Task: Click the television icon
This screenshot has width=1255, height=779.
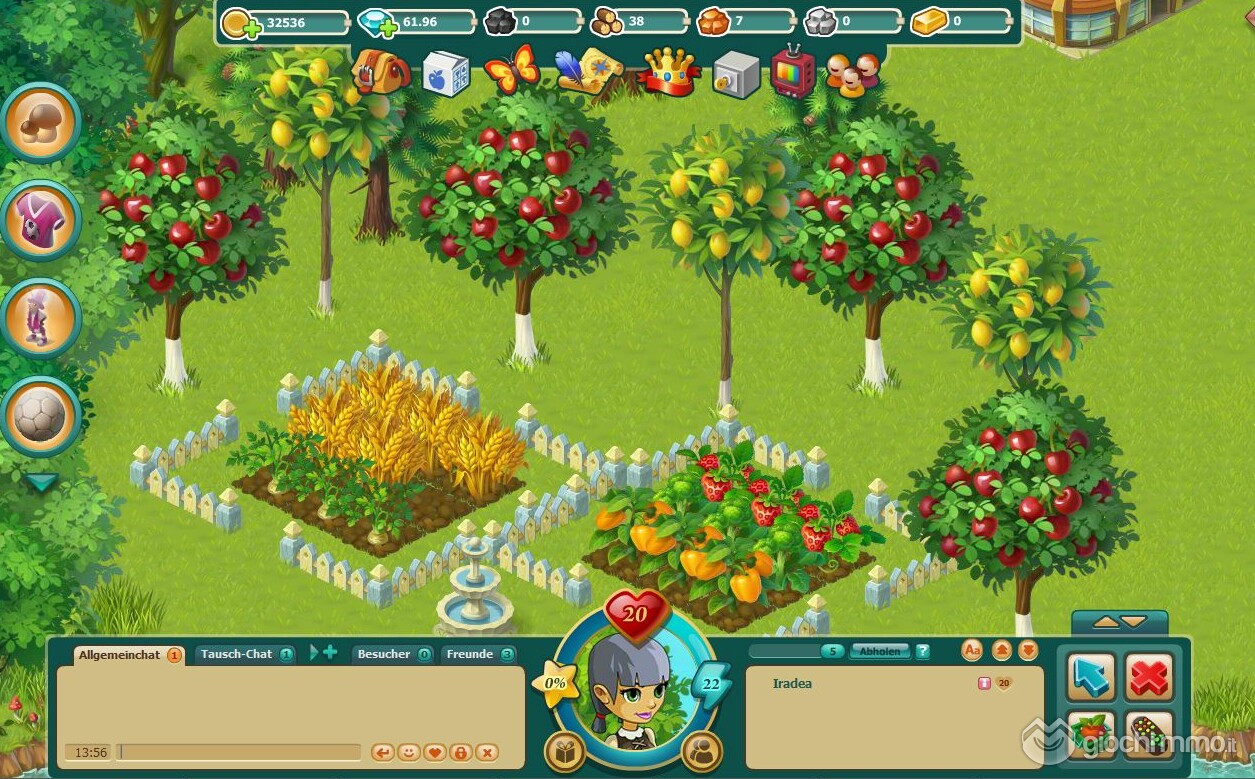Action: (793, 70)
